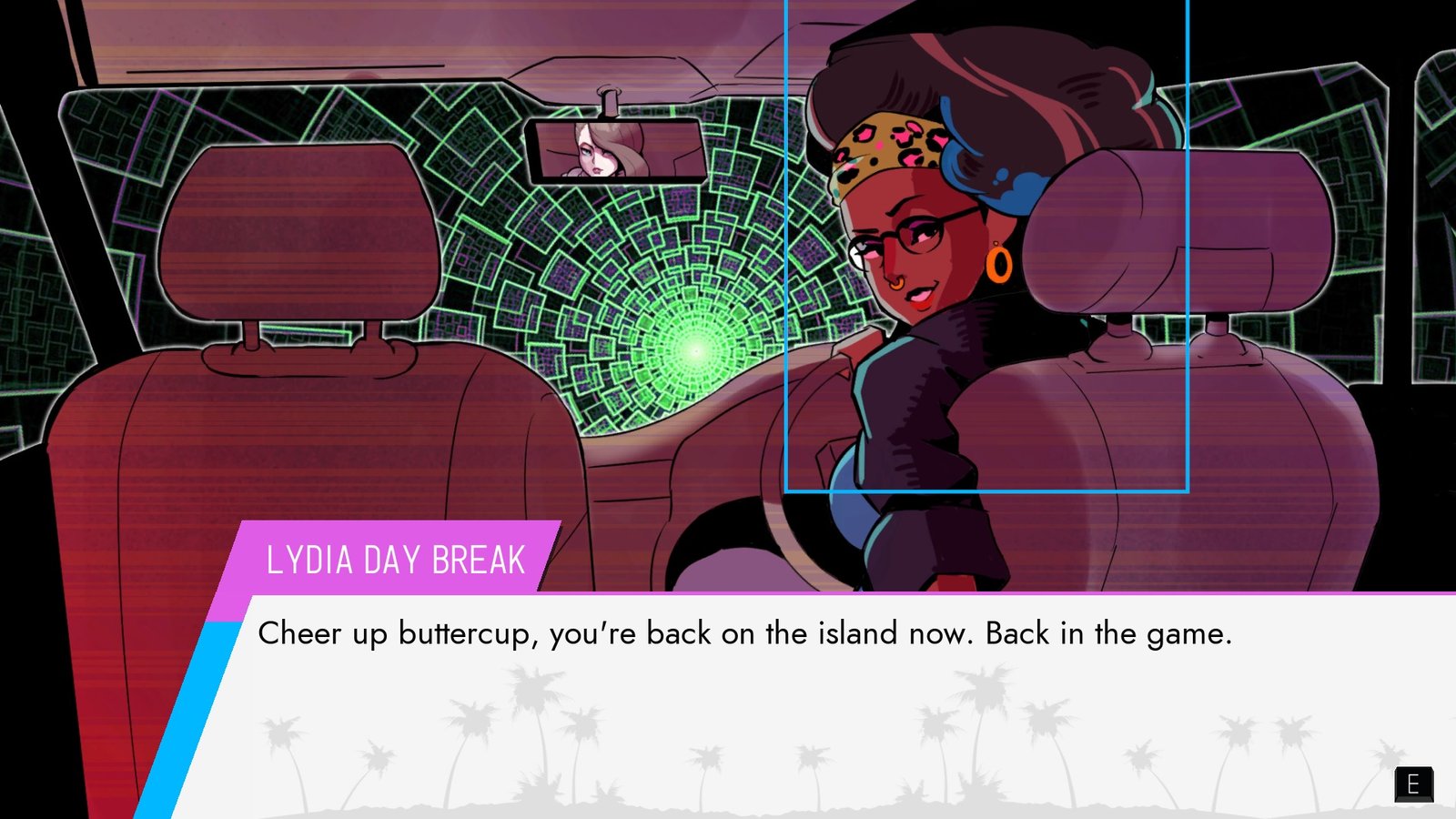Advance Lydia Day Break's dialogue text box
Viewport: 1456px width, 819px height.
pyautogui.click(x=1412, y=784)
